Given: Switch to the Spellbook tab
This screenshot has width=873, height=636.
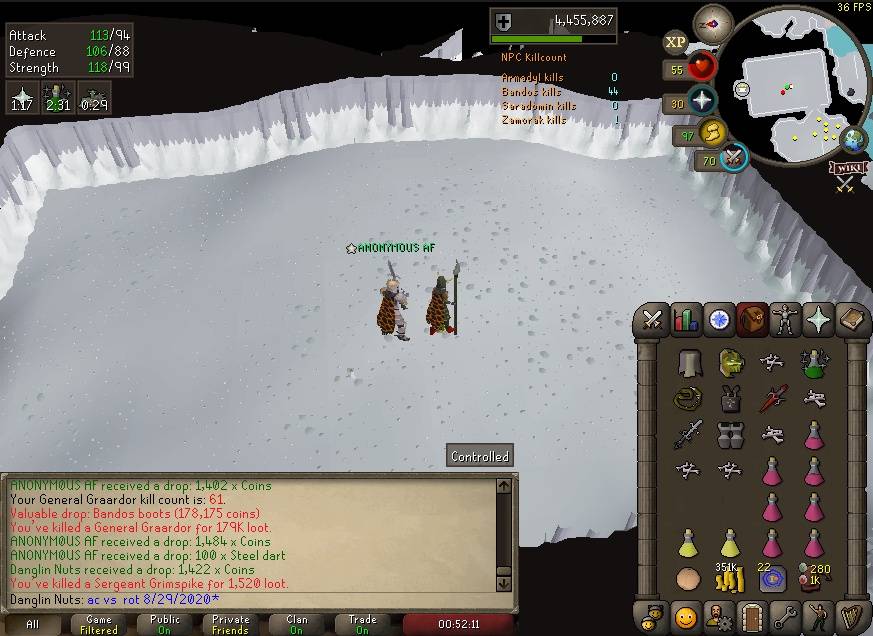Looking at the screenshot, I should coord(851,320).
